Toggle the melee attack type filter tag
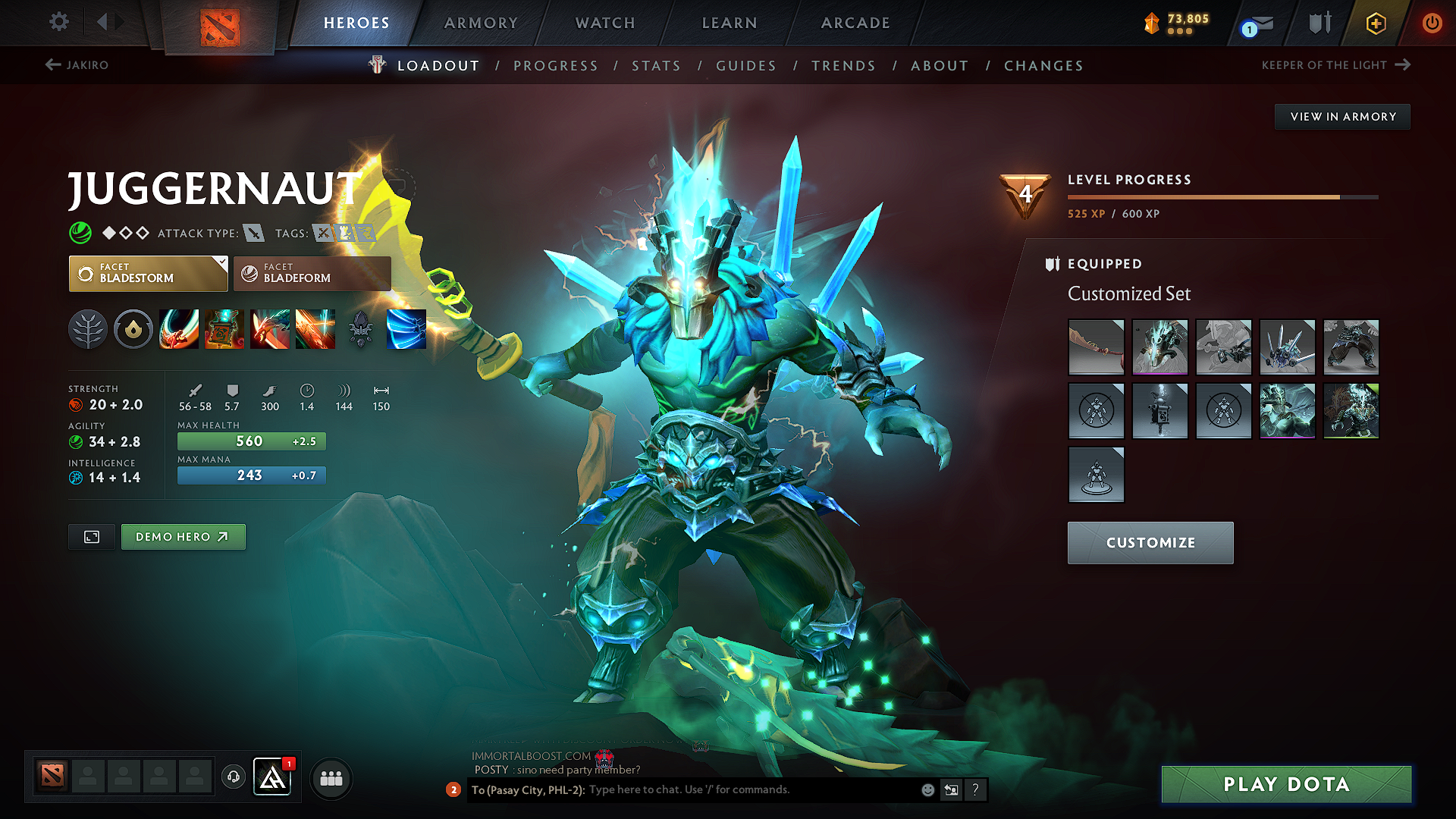Image resolution: width=1456 pixels, height=819 pixels. click(253, 233)
